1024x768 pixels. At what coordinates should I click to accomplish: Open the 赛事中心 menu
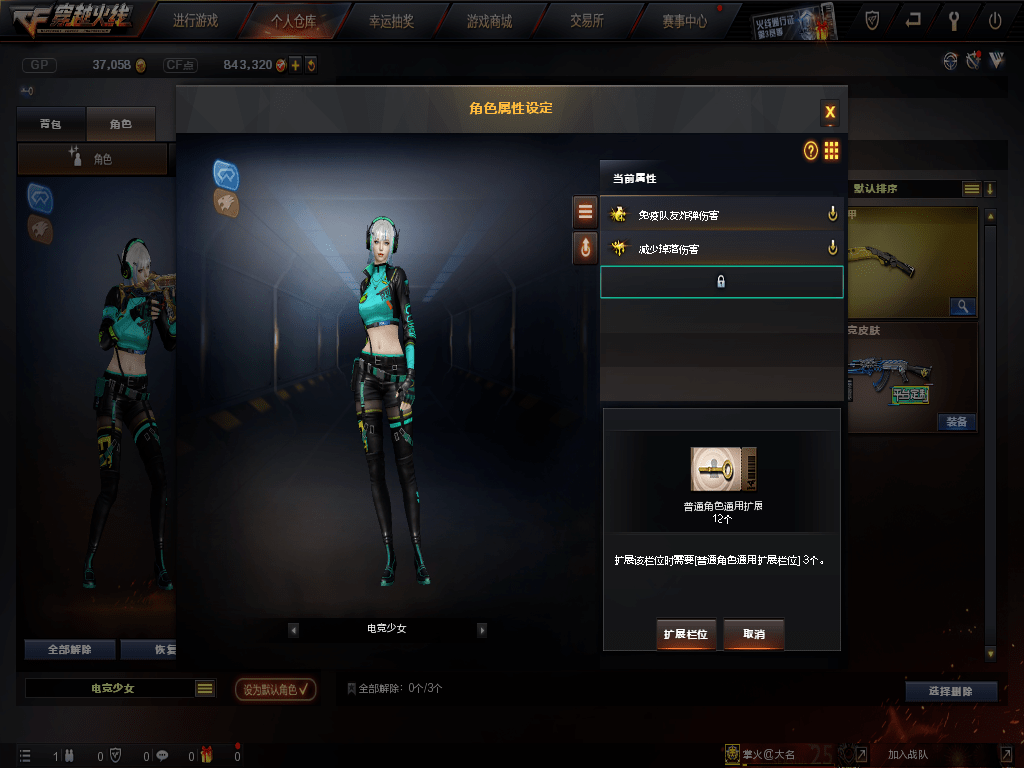(x=684, y=20)
